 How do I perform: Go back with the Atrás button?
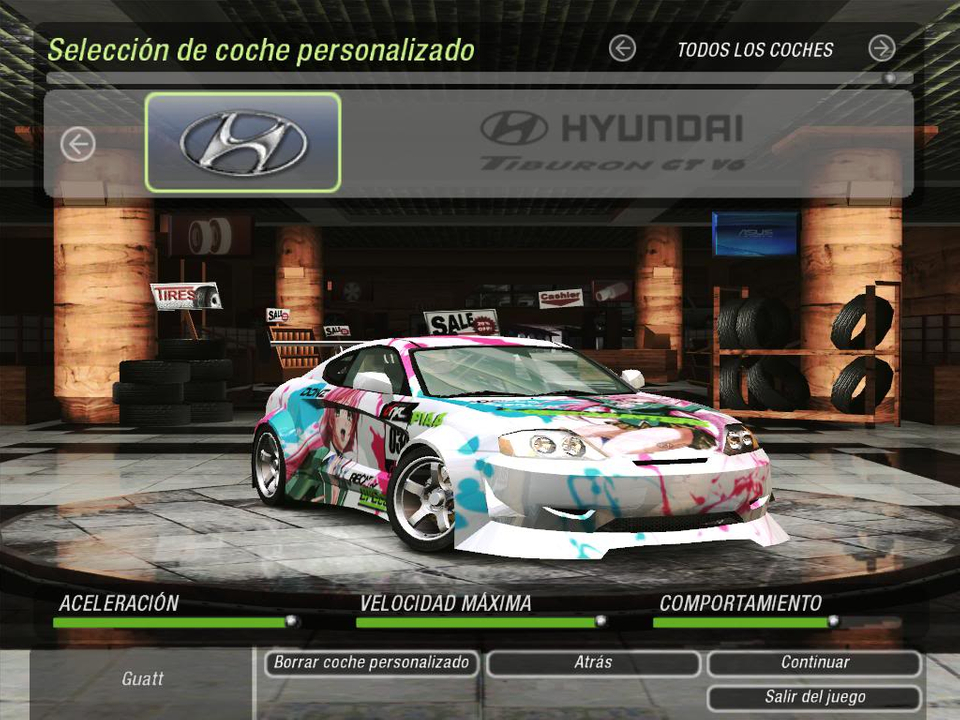coord(593,663)
